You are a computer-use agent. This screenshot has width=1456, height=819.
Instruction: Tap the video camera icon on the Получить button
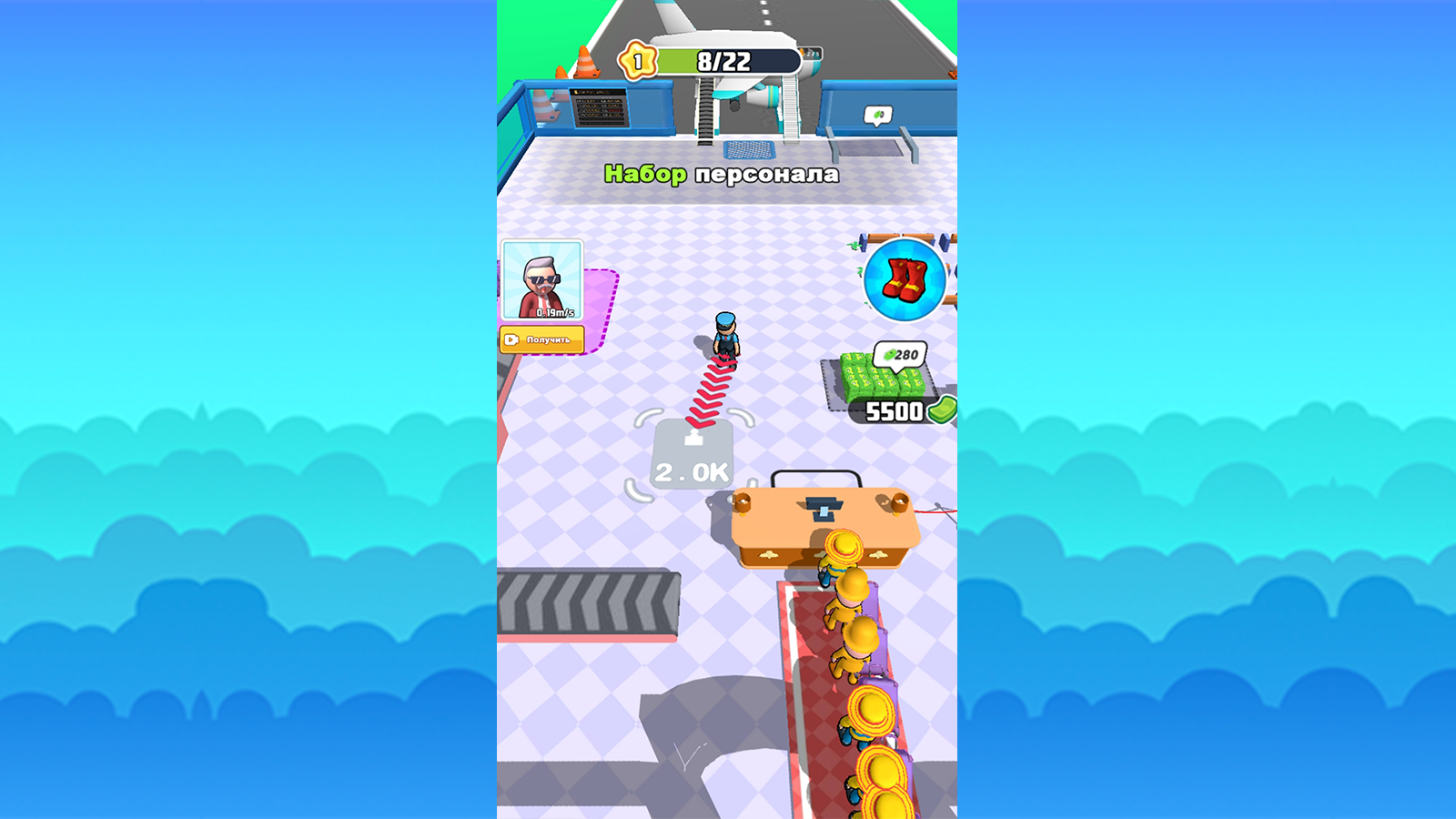511,339
